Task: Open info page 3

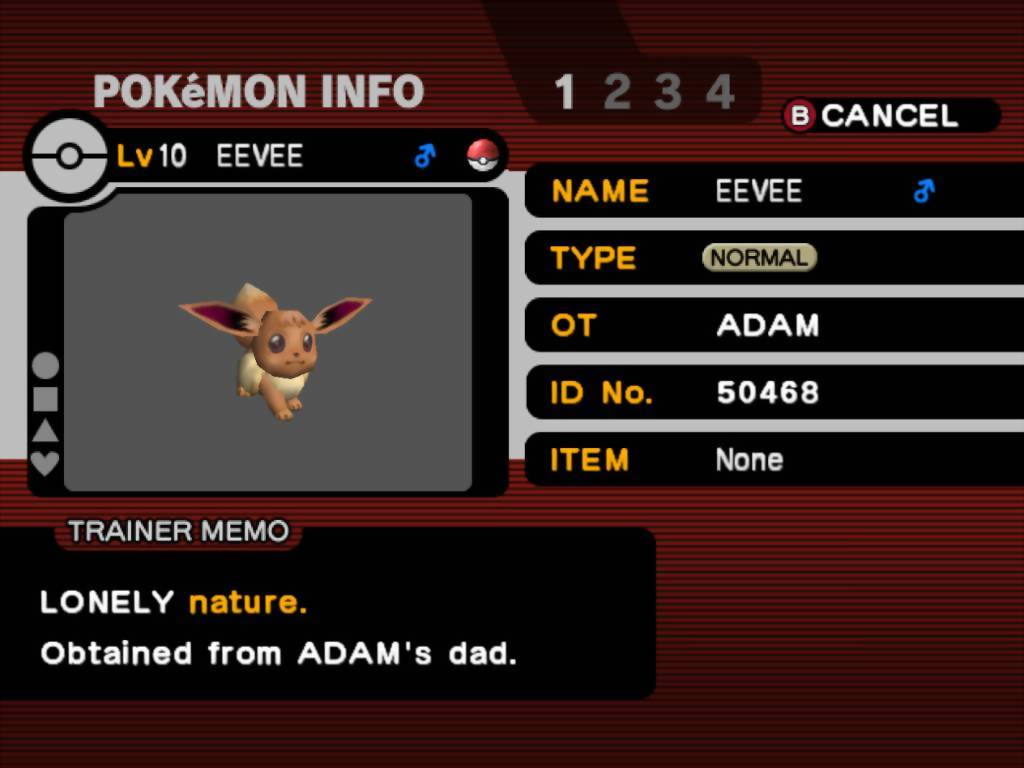Action: click(667, 93)
